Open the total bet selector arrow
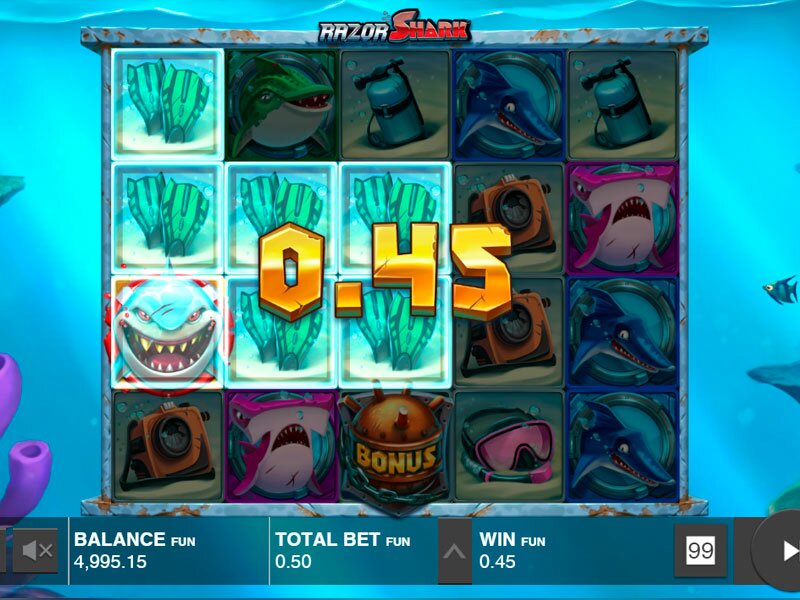Viewport: 800px width, 600px height. point(454,551)
